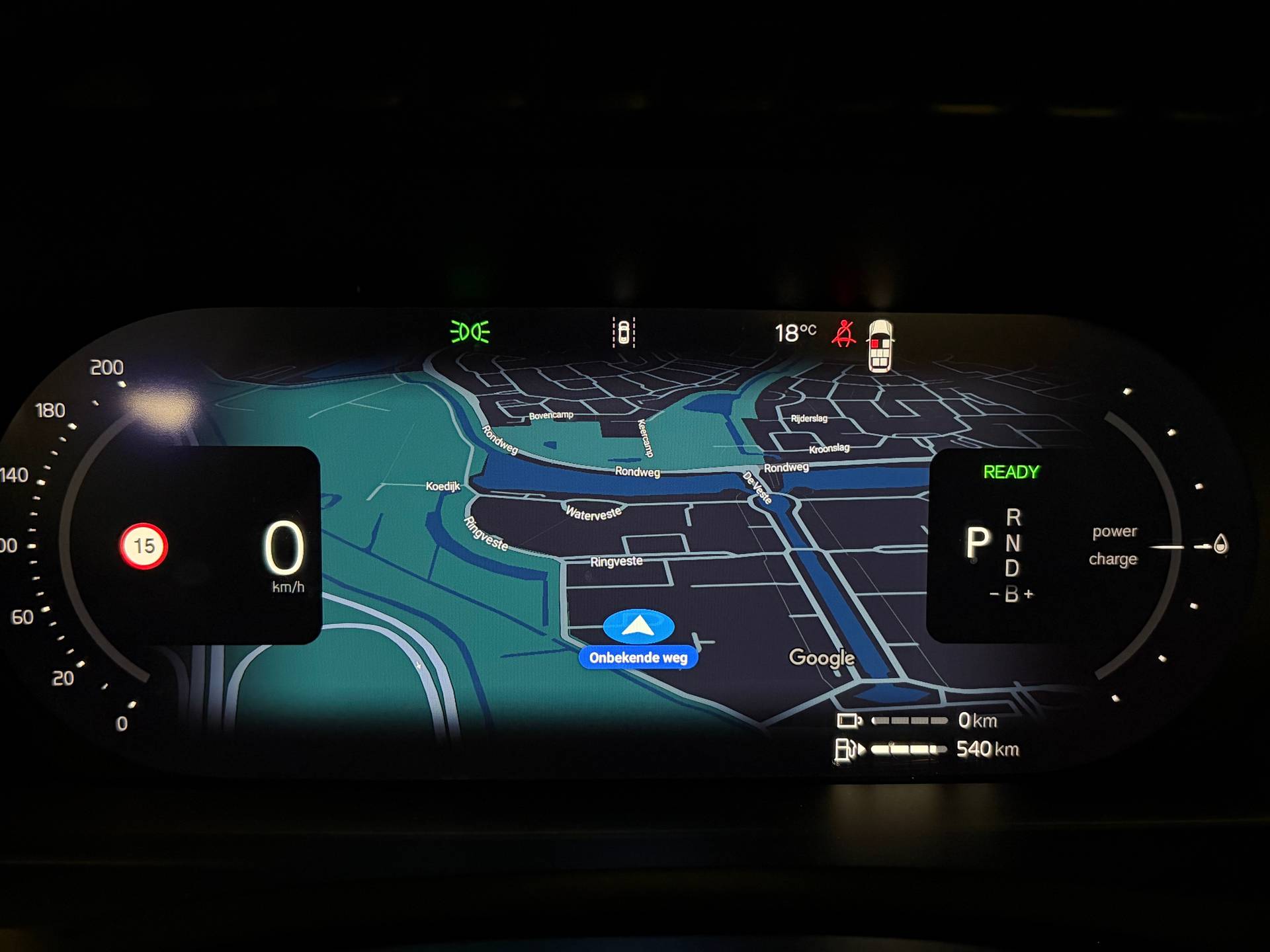Click the green headlights indicator icon
Screen dimensions: 1270x952
click(x=470, y=332)
